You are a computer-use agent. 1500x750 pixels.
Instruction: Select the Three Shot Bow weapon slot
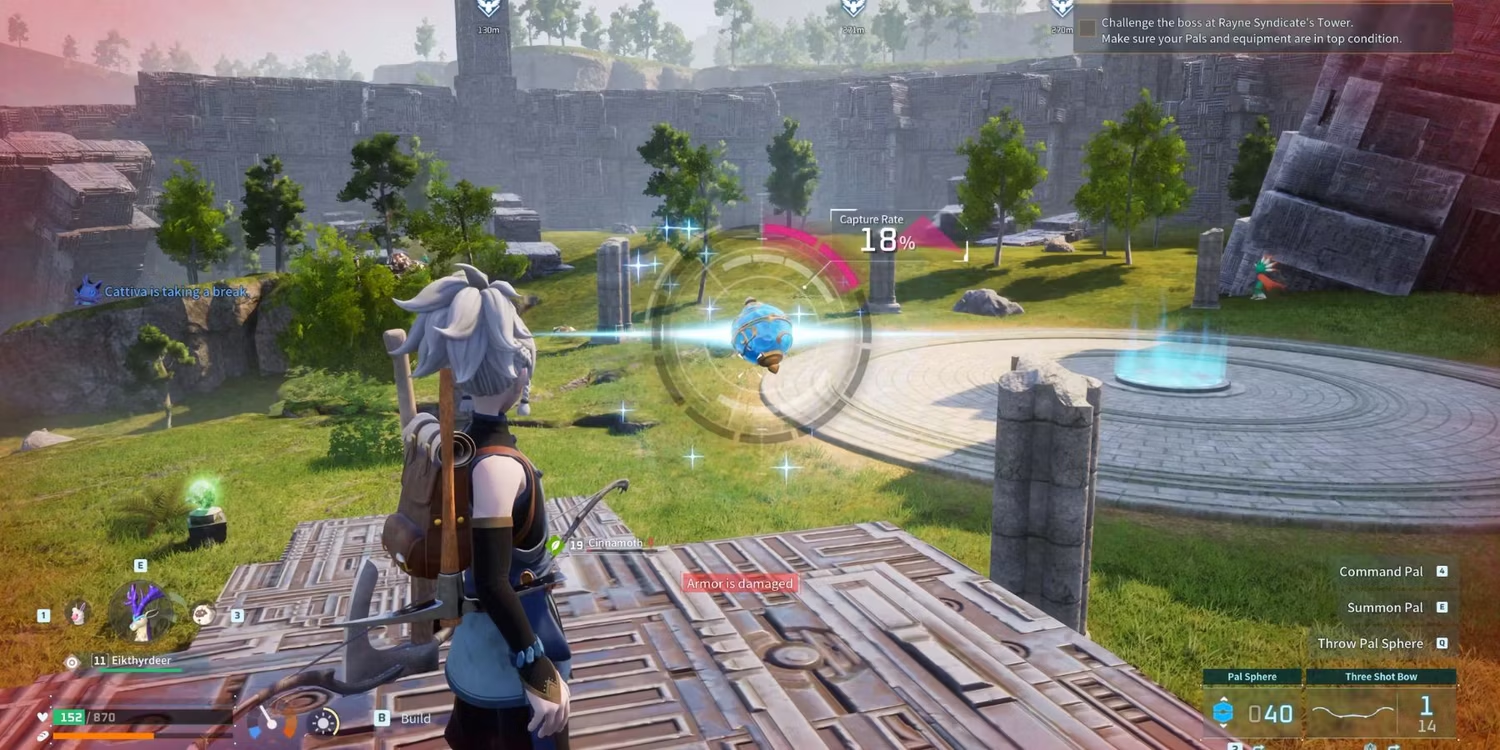(x=1381, y=704)
